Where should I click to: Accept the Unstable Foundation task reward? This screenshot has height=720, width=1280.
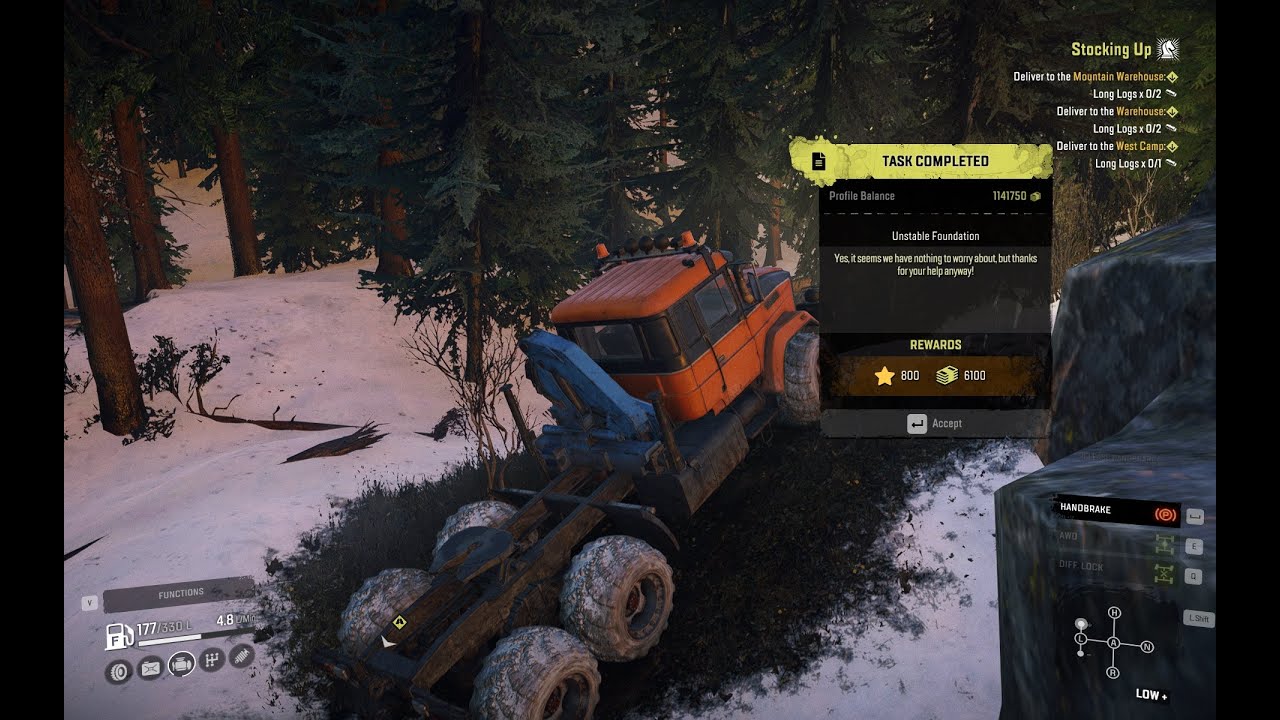(x=935, y=423)
